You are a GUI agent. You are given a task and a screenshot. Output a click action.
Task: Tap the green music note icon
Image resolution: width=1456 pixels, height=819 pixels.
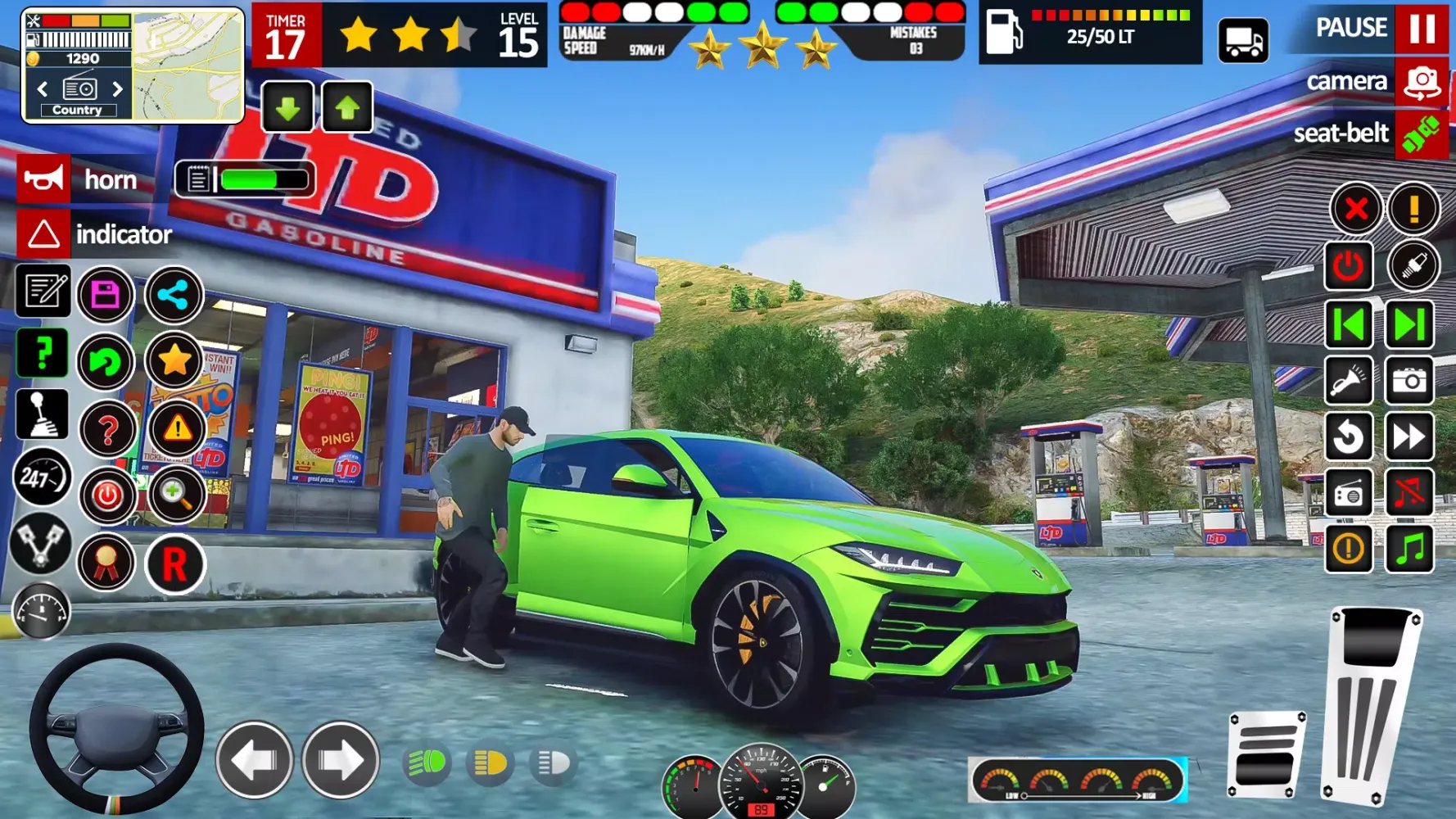click(x=1409, y=549)
